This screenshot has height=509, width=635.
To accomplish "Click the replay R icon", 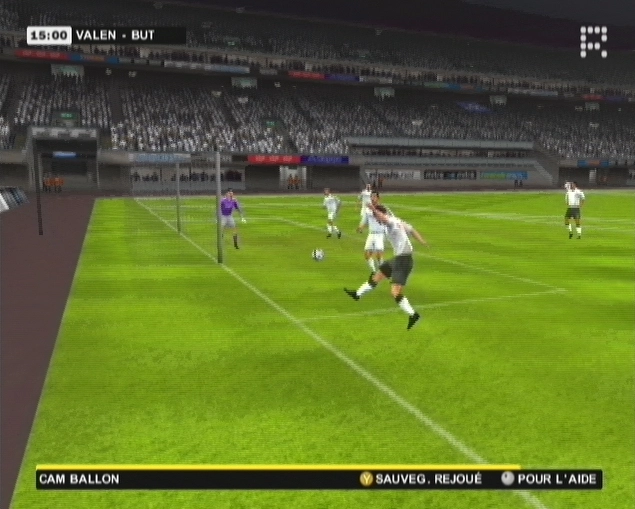I will click(593, 41).
